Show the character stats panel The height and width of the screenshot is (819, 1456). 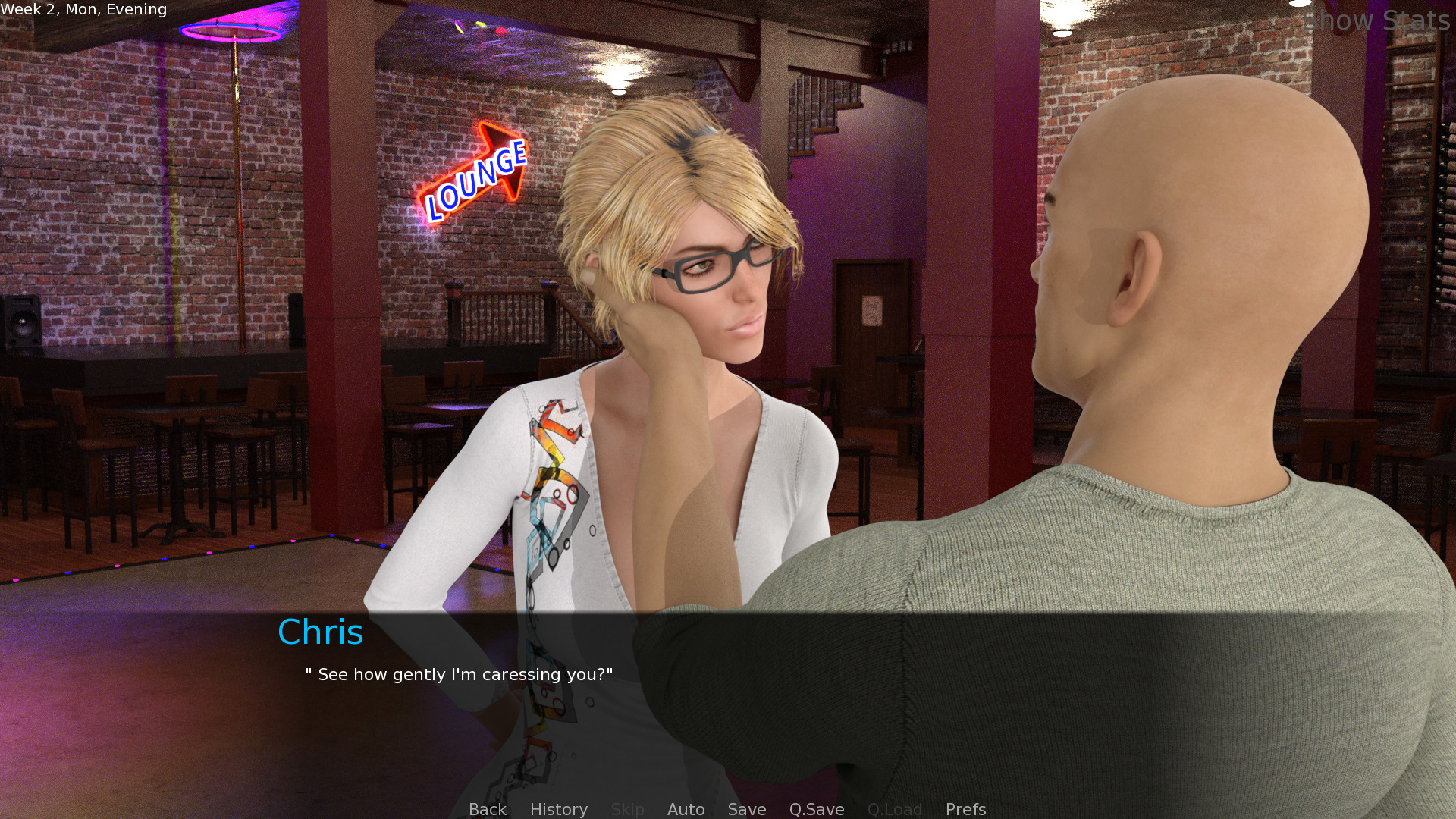pyautogui.click(x=1376, y=20)
